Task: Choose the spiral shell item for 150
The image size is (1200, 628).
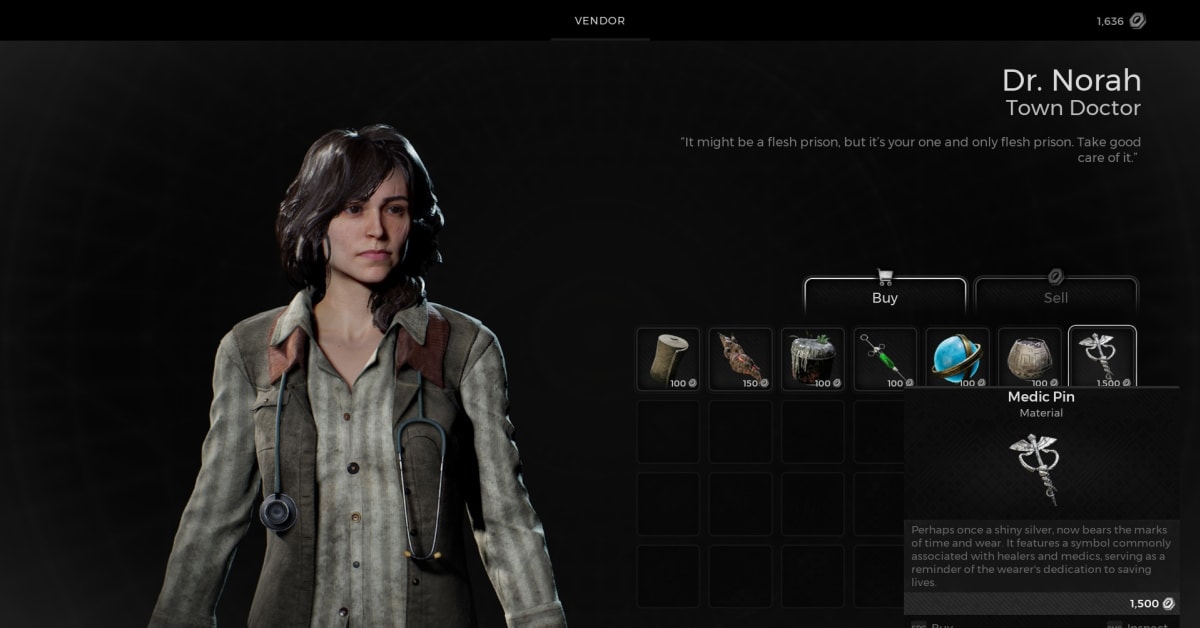Action: coord(741,358)
